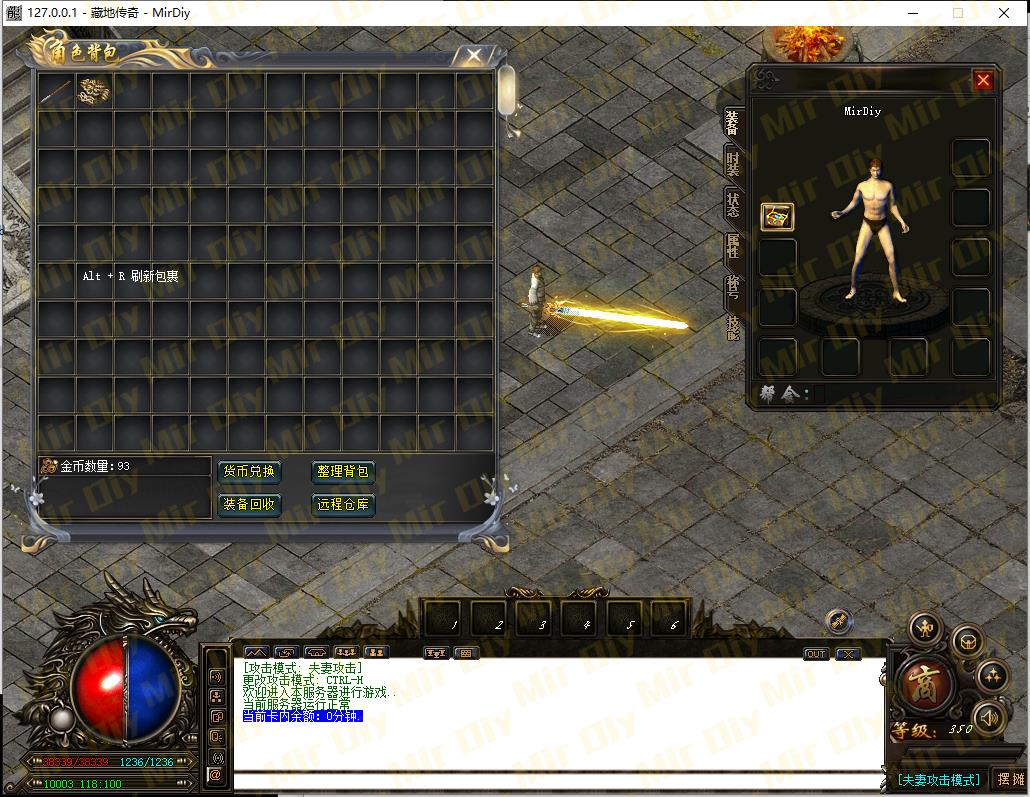This screenshot has width=1030, height=797.
Task: Click the 货币兑换 currency exchange button
Action: (249, 471)
